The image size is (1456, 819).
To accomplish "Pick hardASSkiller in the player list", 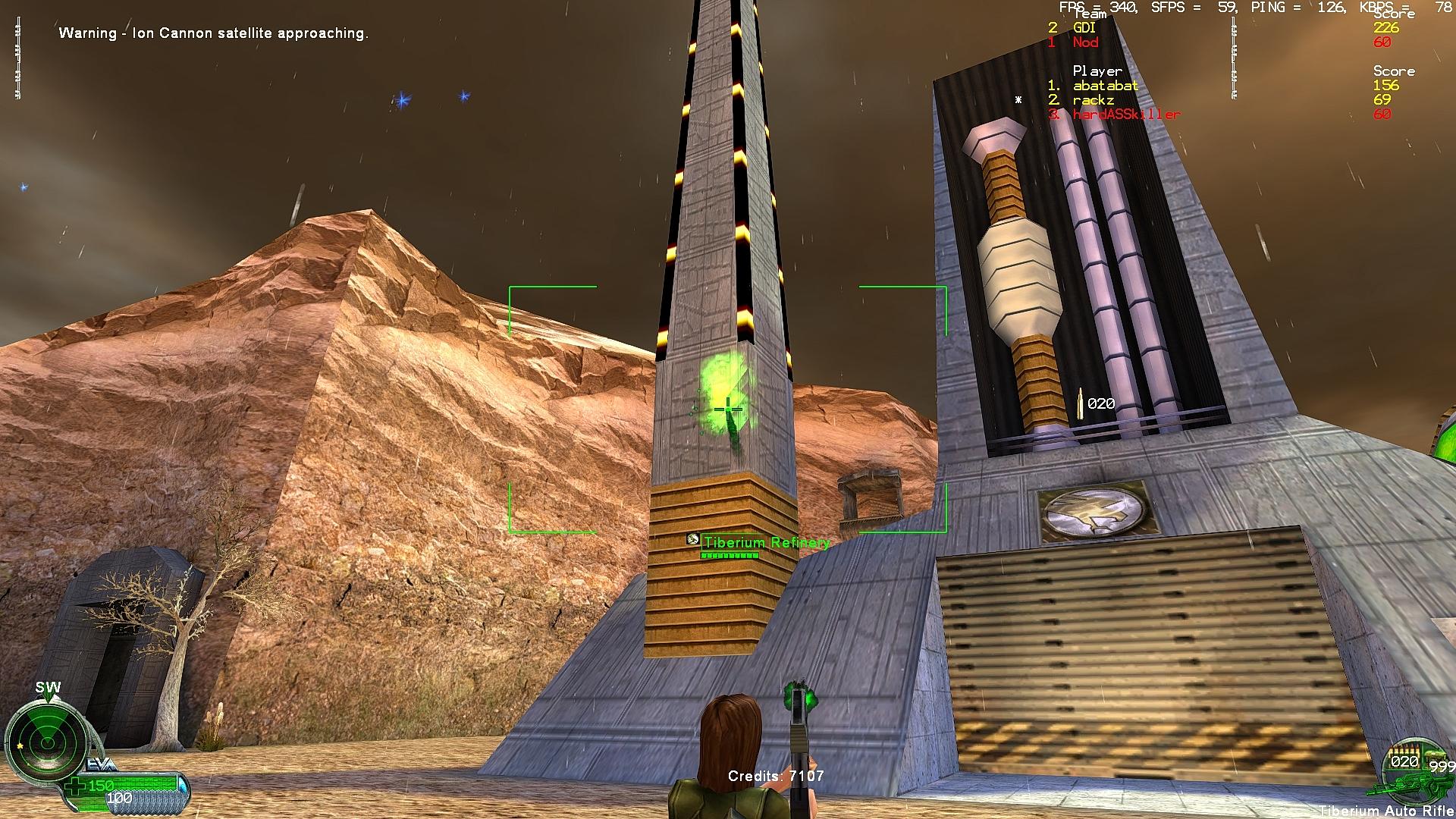I will [x=1125, y=115].
